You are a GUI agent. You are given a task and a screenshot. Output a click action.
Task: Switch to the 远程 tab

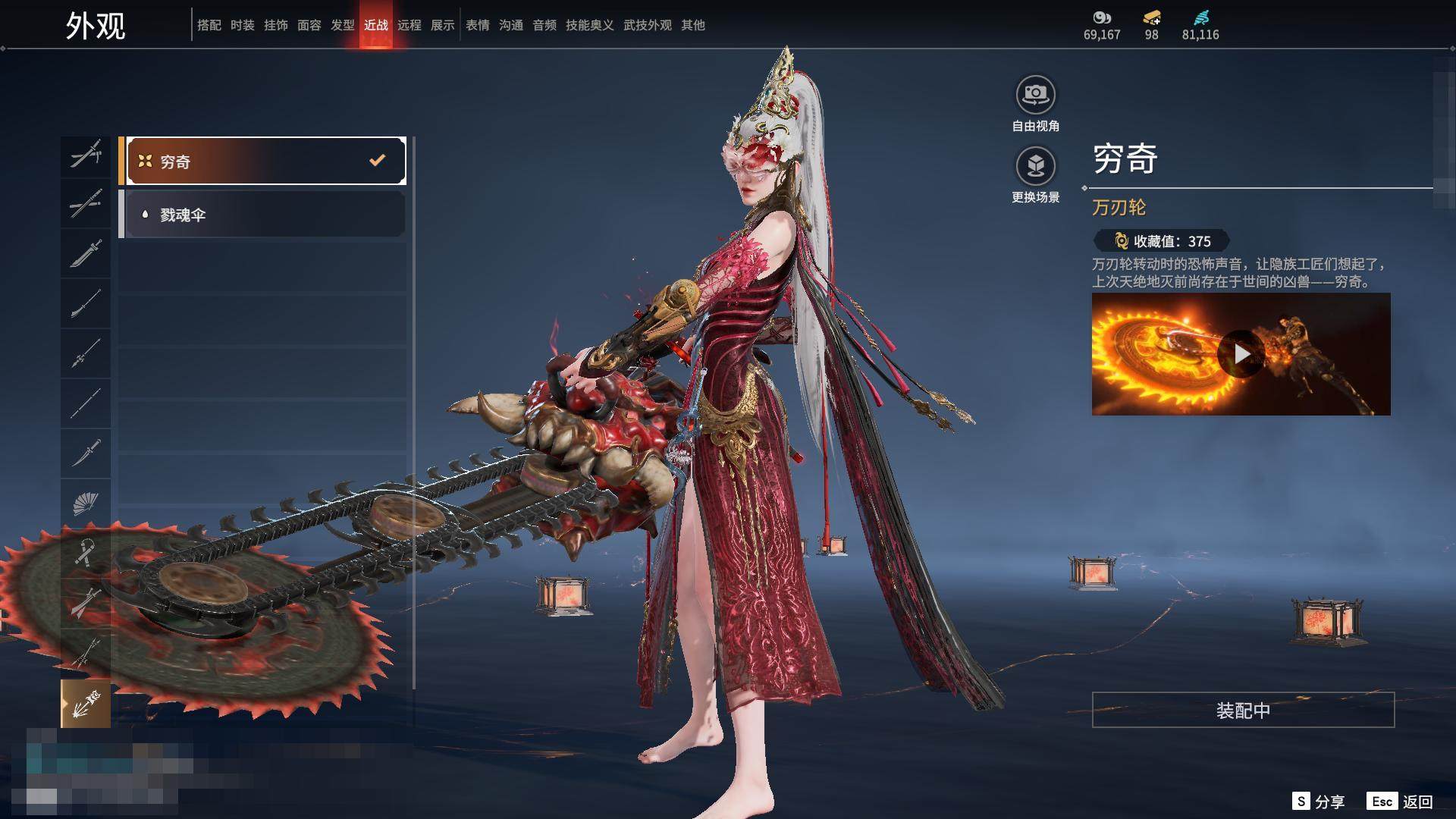(x=409, y=25)
